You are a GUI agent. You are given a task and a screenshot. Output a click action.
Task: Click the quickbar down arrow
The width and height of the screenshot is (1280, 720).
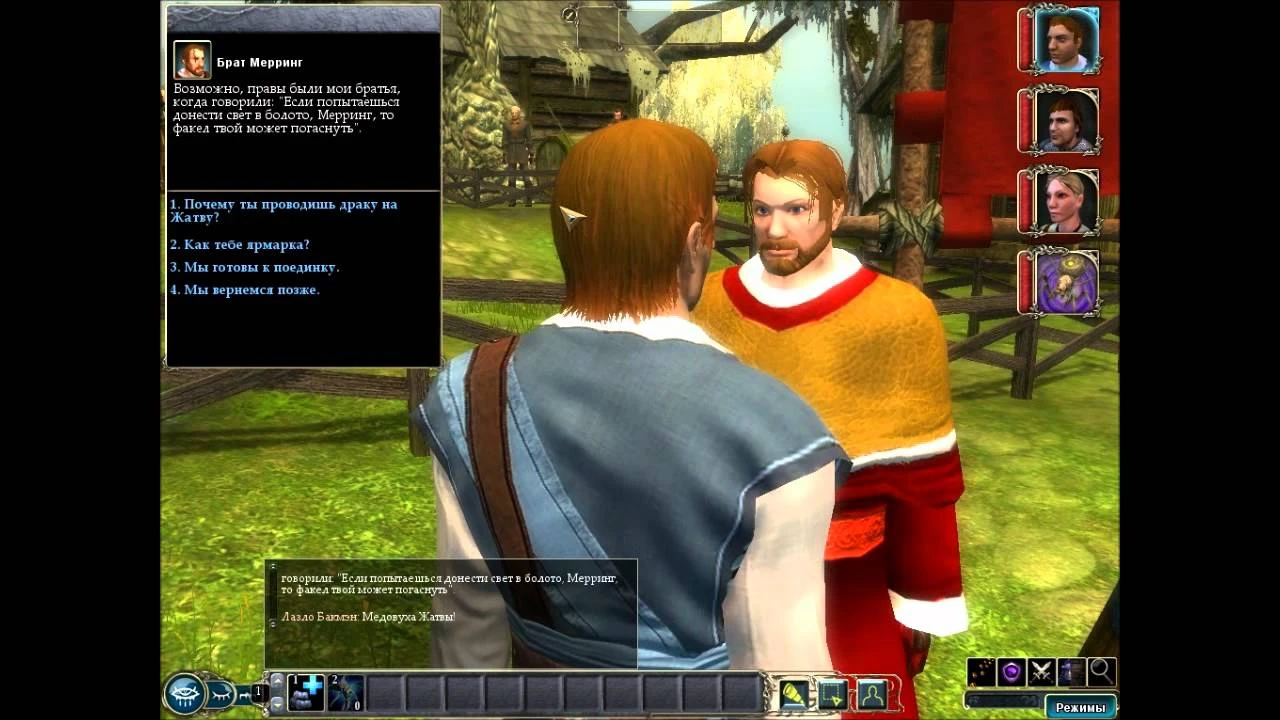point(277,703)
